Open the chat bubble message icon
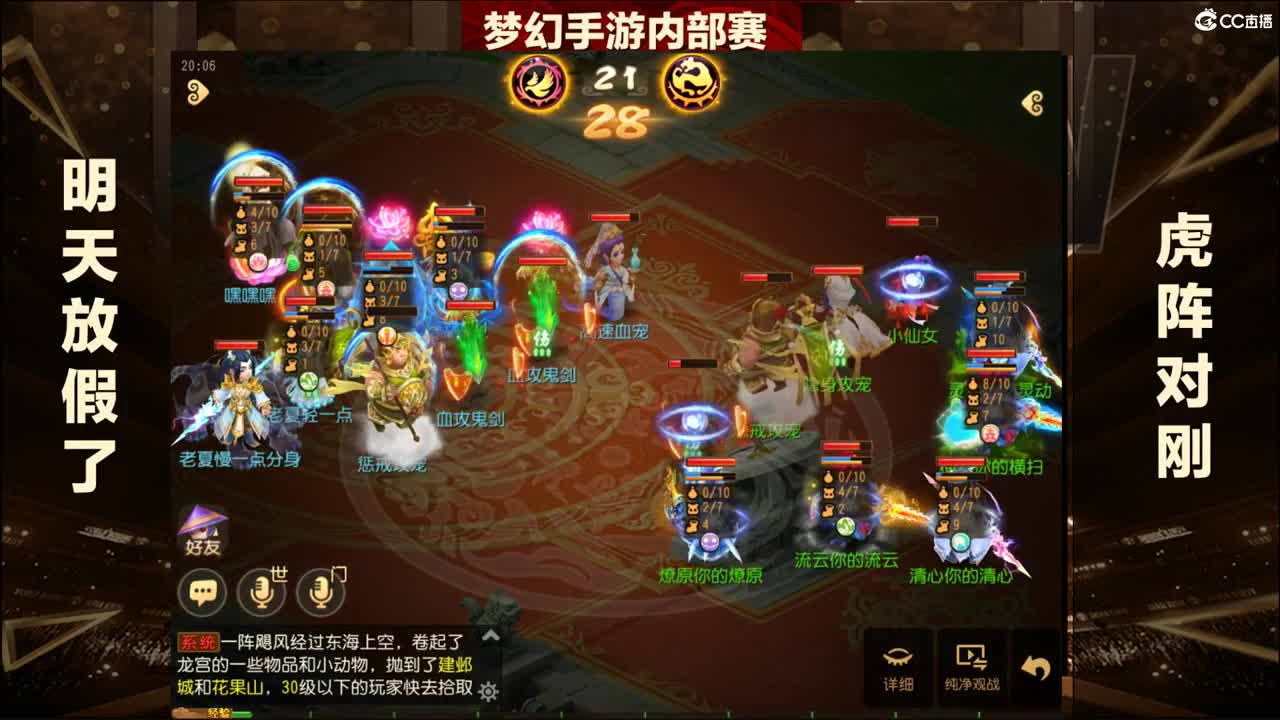 click(x=203, y=591)
